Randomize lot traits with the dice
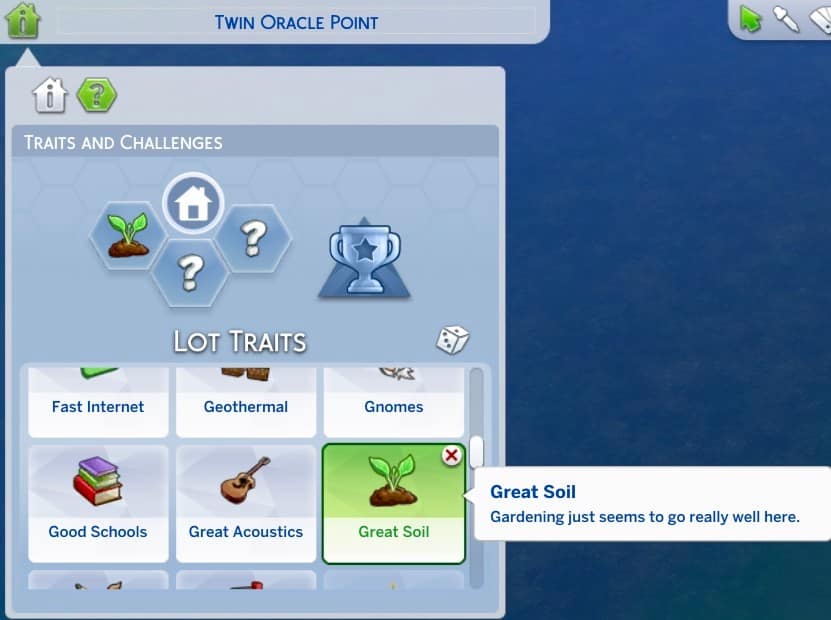 [452, 340]
